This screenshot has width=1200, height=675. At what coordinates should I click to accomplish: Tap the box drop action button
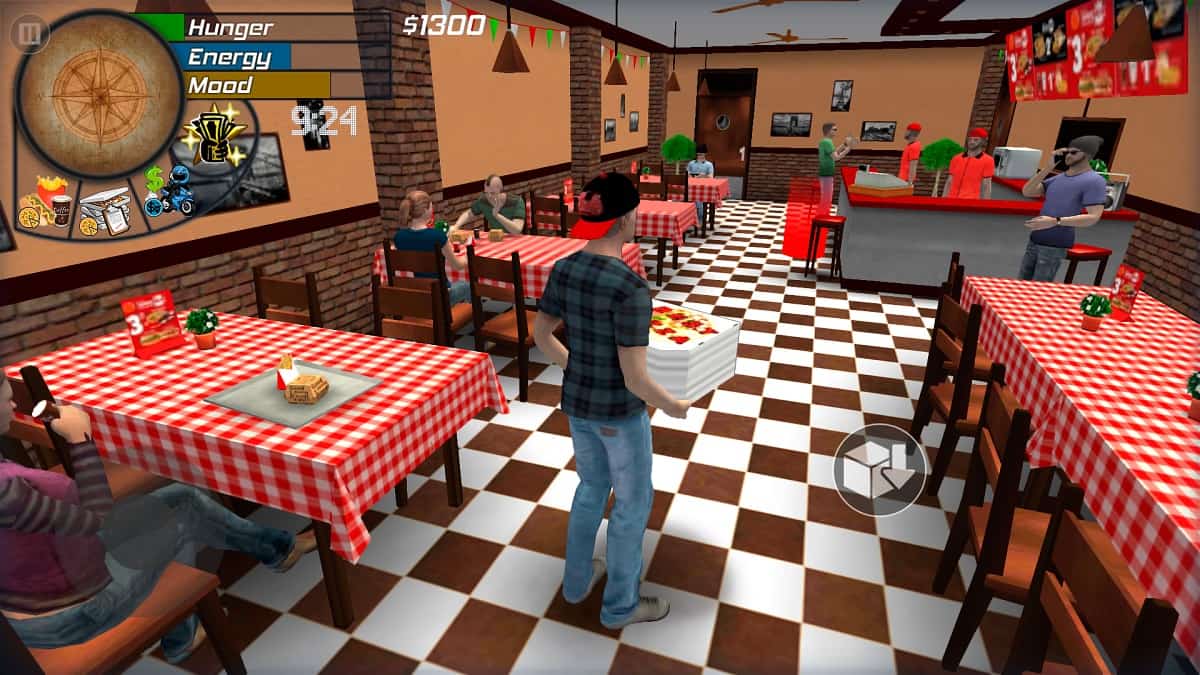tap(879, 469)
